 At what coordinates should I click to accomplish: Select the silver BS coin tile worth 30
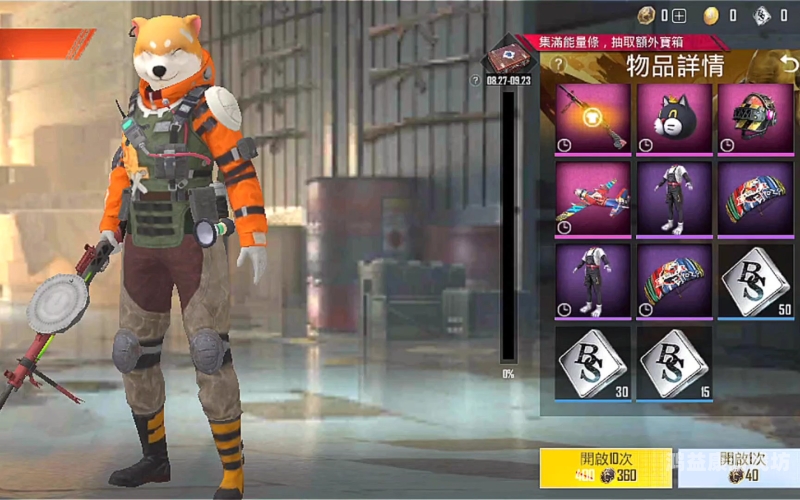[x=593, y=362]
